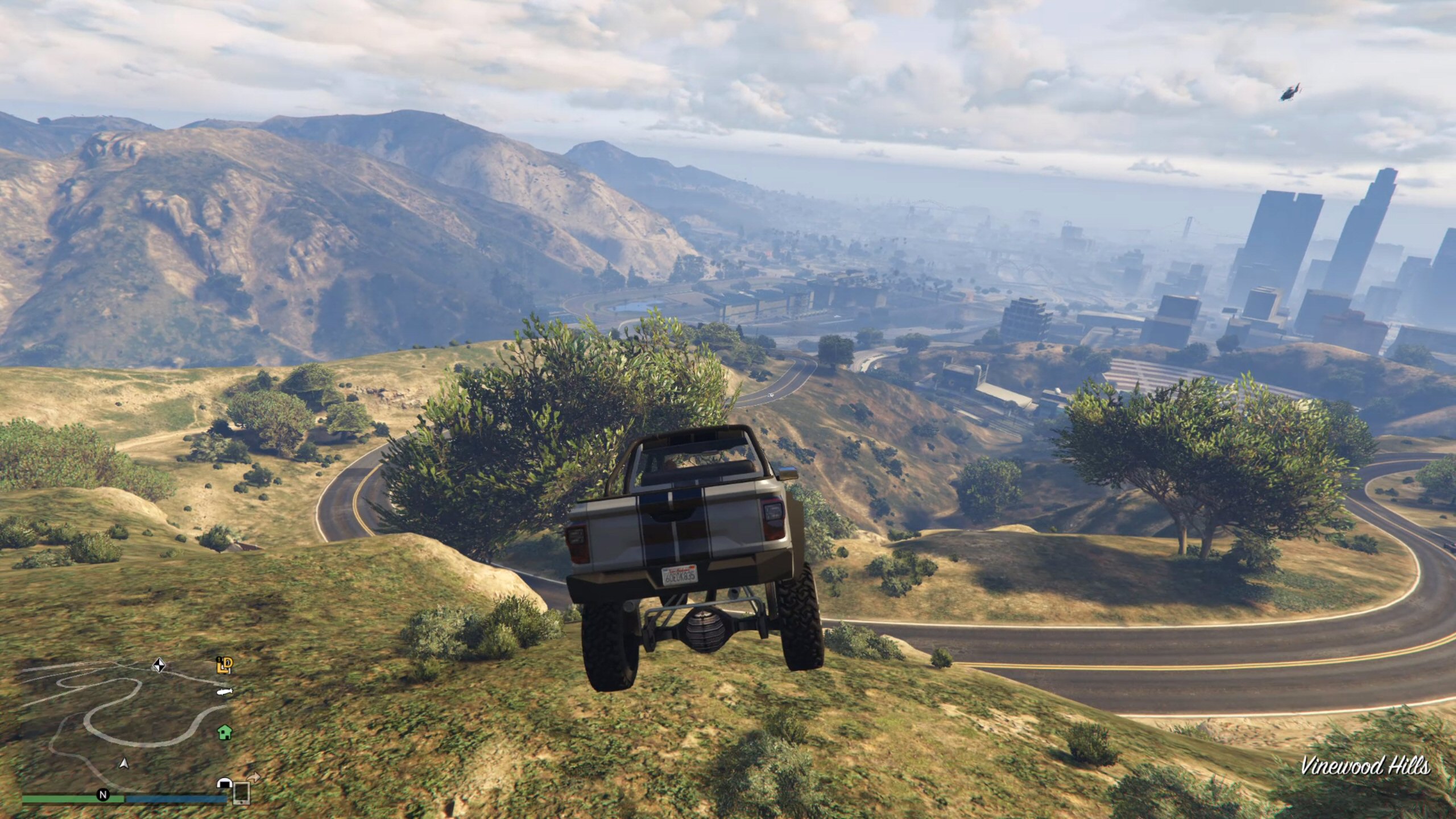The height and width of the screenshot is (819, 1456).
Task: Select the white garage marker on minimap
Action: (224, 784)
